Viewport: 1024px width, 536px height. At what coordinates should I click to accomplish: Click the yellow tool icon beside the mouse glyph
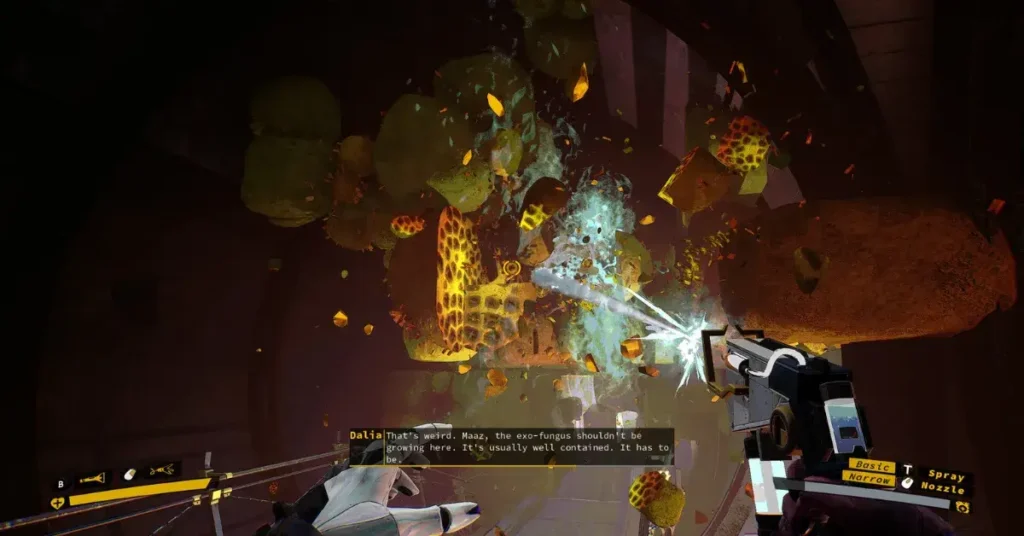click(161, 470)
